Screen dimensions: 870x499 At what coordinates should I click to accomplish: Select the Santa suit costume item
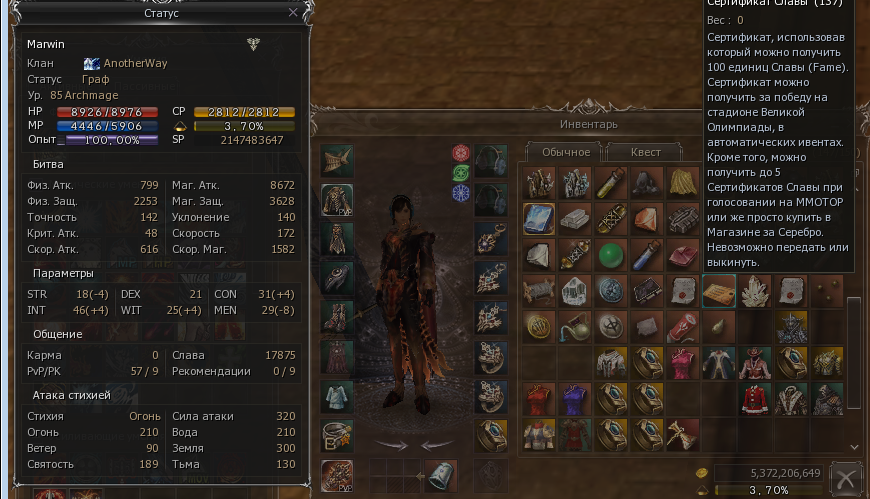click(x=755, y=397)
